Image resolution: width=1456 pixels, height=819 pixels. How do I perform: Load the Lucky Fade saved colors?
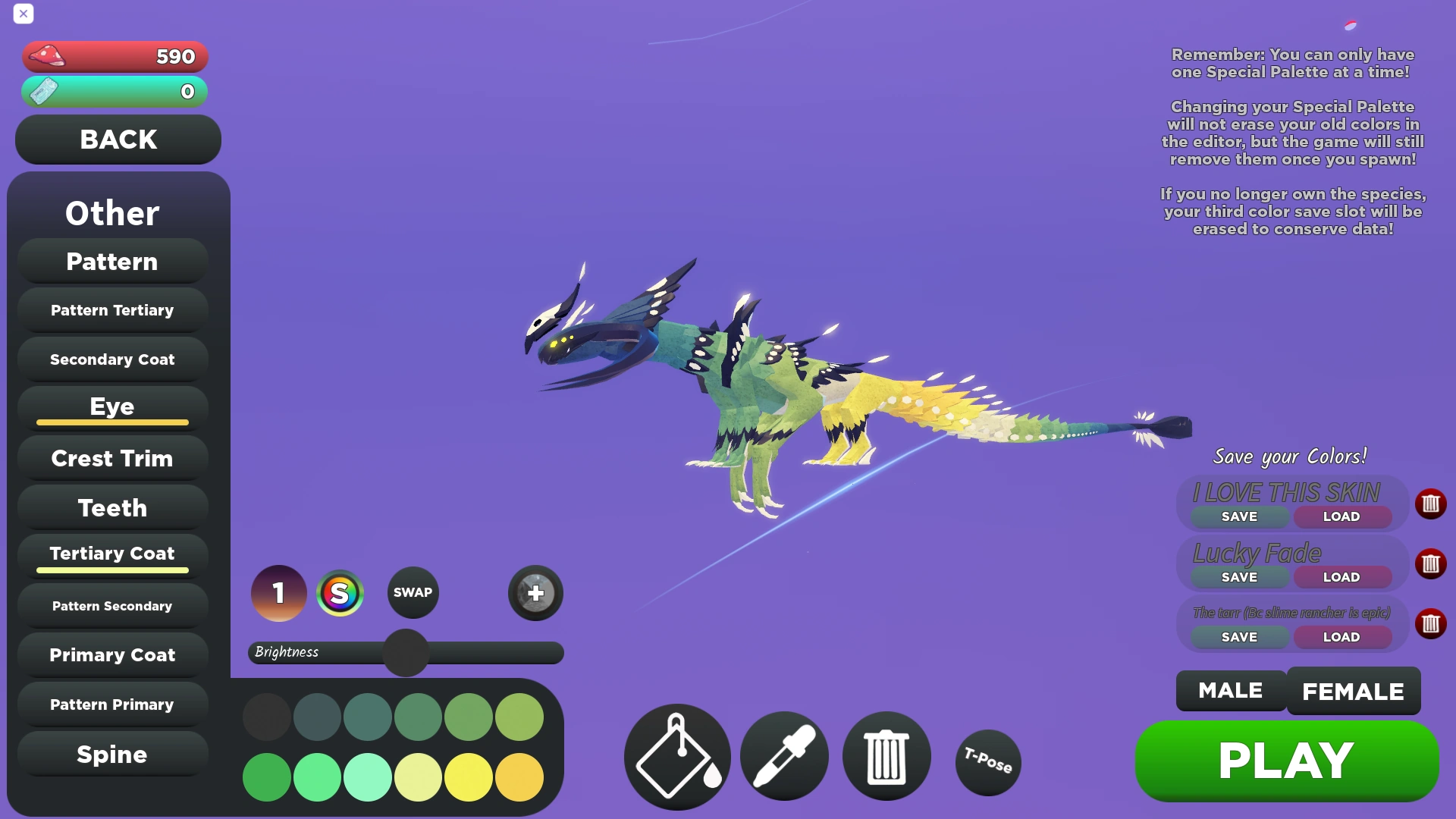click(x=1341, y=576)
